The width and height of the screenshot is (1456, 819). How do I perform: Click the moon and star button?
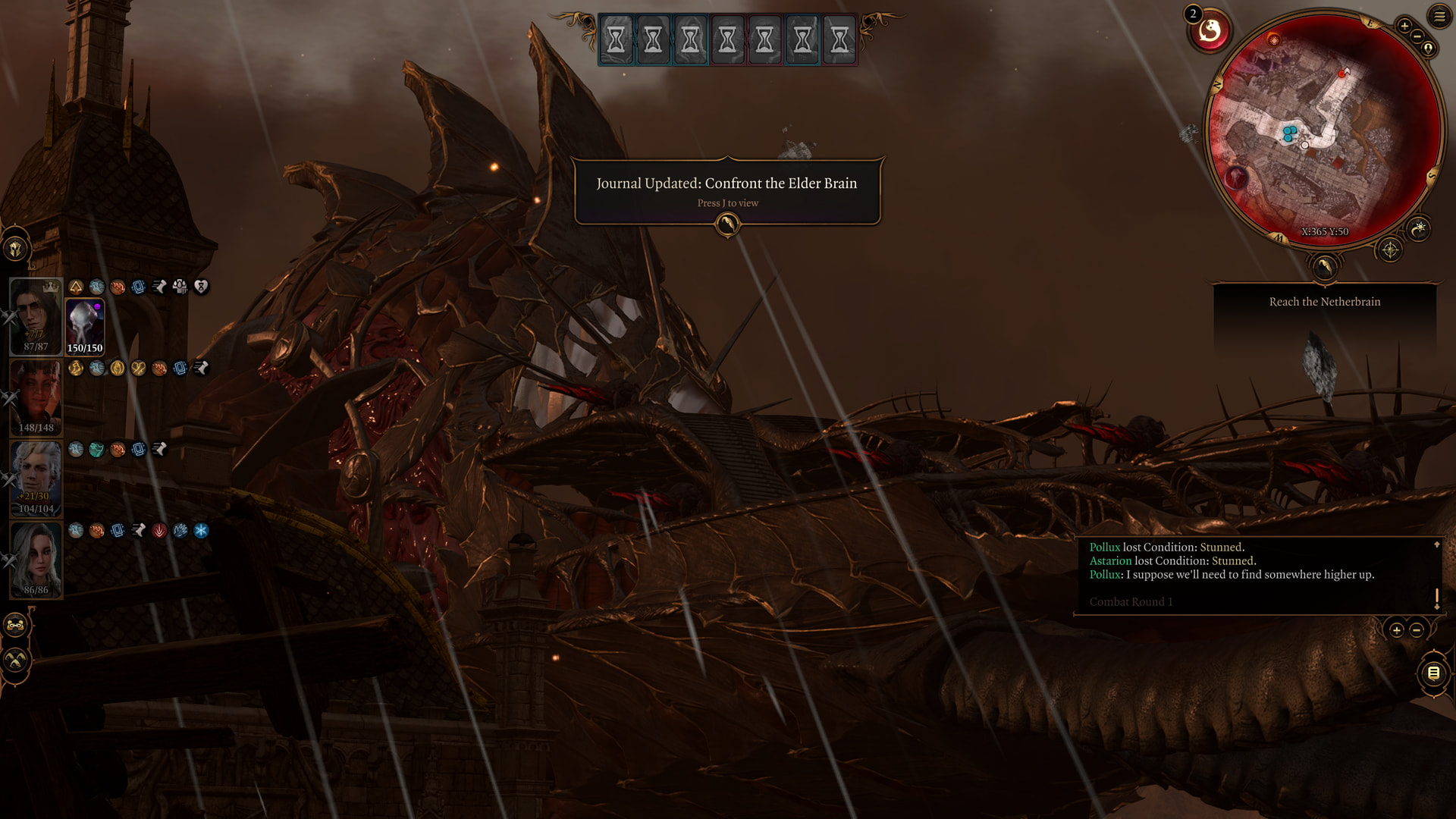coord(1419,227)
